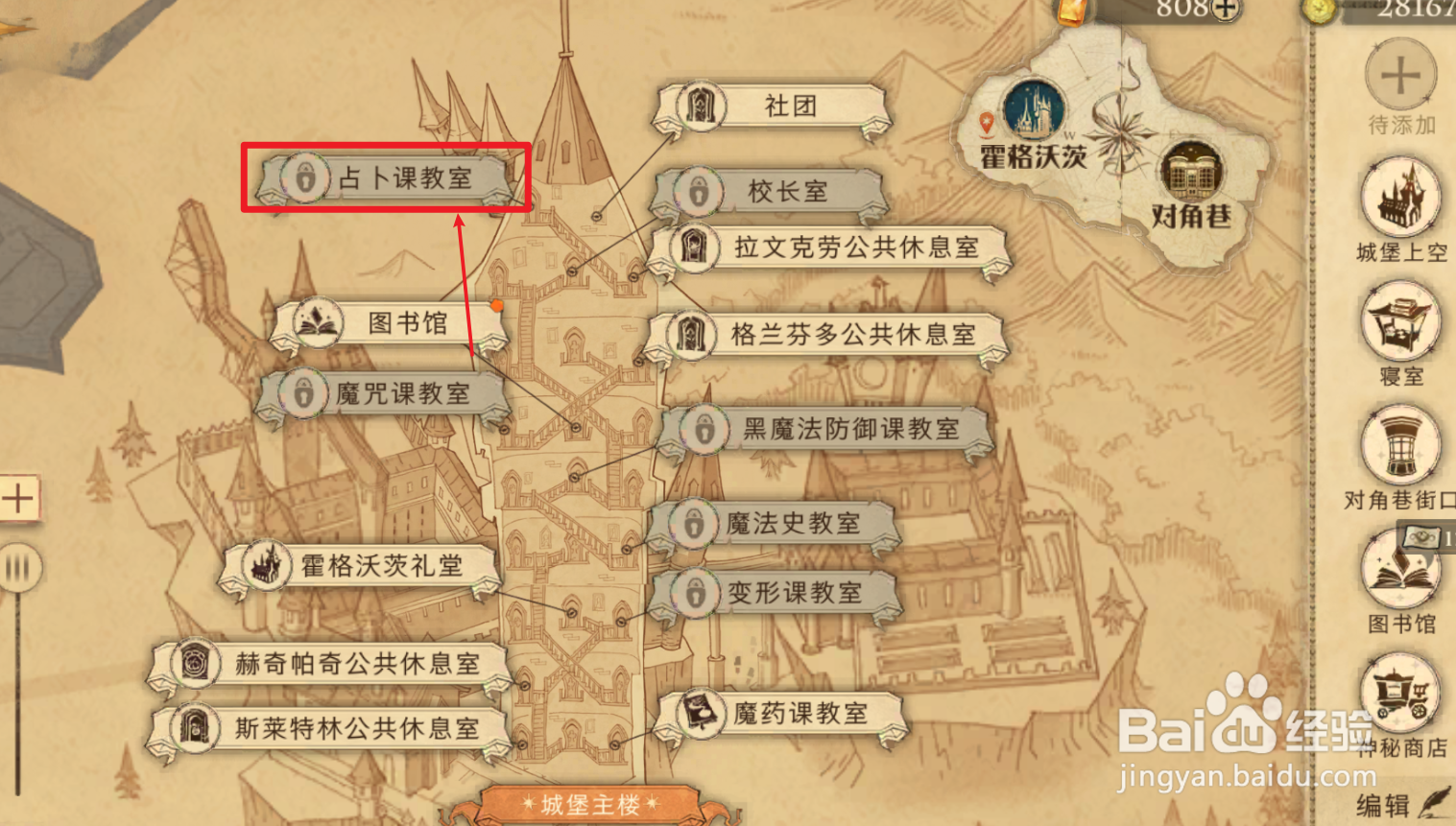Open the 待添加 add-slot plus button
This screenshot has height=826, width=1456.
1400,73
